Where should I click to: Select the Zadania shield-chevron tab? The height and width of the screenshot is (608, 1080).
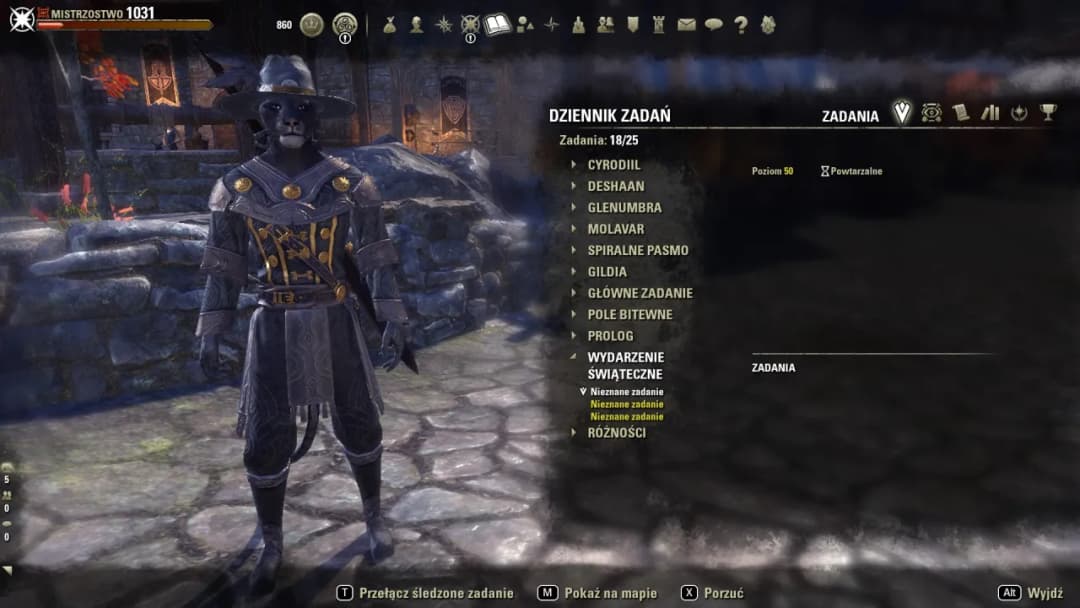pos(902,113)
